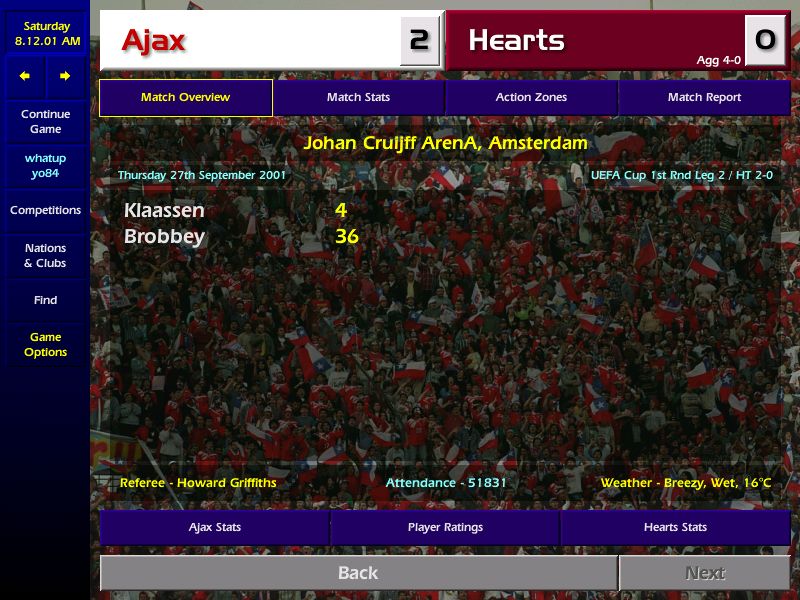Click the left arrow history button
Image resolution: width=800 pixels, height=600 pixels.
pyautogui.click(x=25, y=76)
